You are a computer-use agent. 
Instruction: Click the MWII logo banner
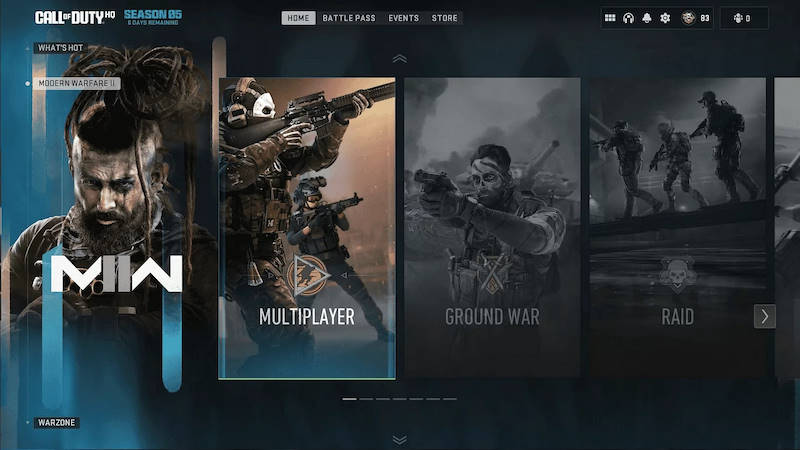tap(116, 273)
